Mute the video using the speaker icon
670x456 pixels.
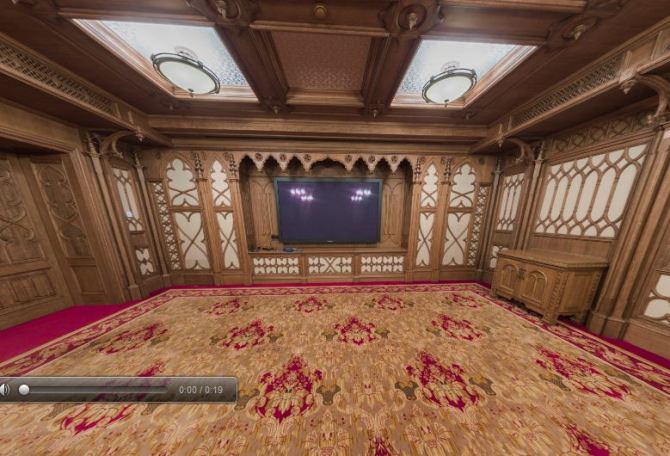pos(4,389)
